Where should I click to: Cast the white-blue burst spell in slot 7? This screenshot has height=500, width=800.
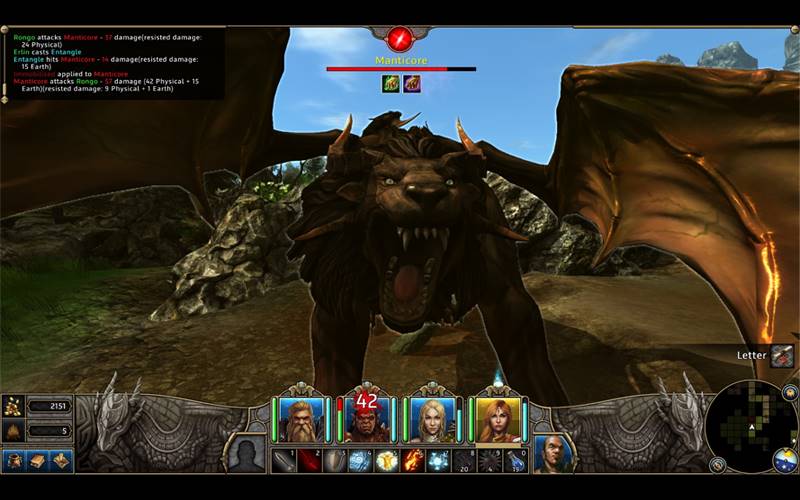(438, 460)
